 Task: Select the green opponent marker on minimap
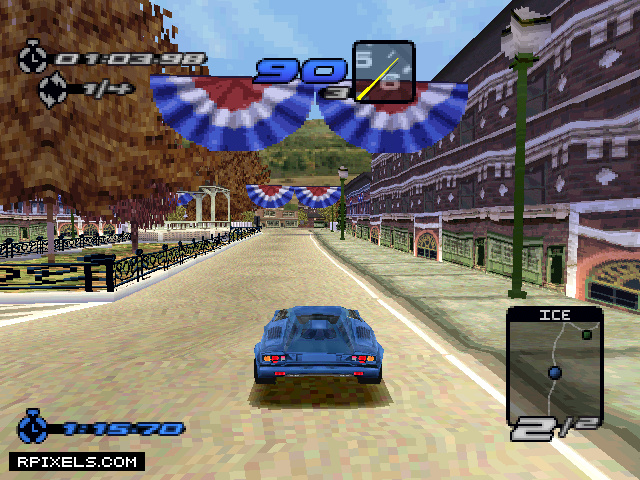587,335
